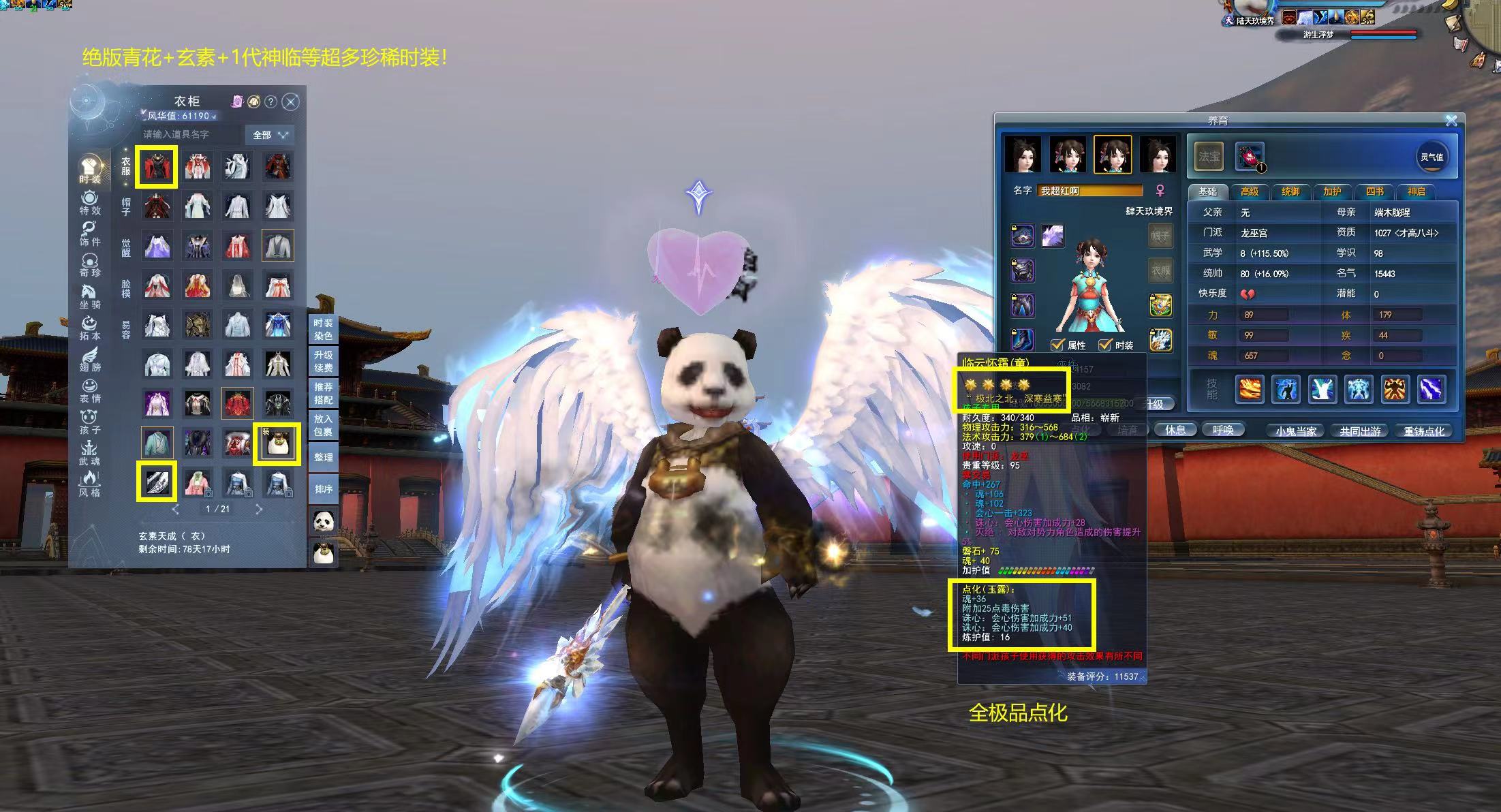Select the 翅膀 wings category
Screen dimensions: 1501x812
[x=89, y=359]
